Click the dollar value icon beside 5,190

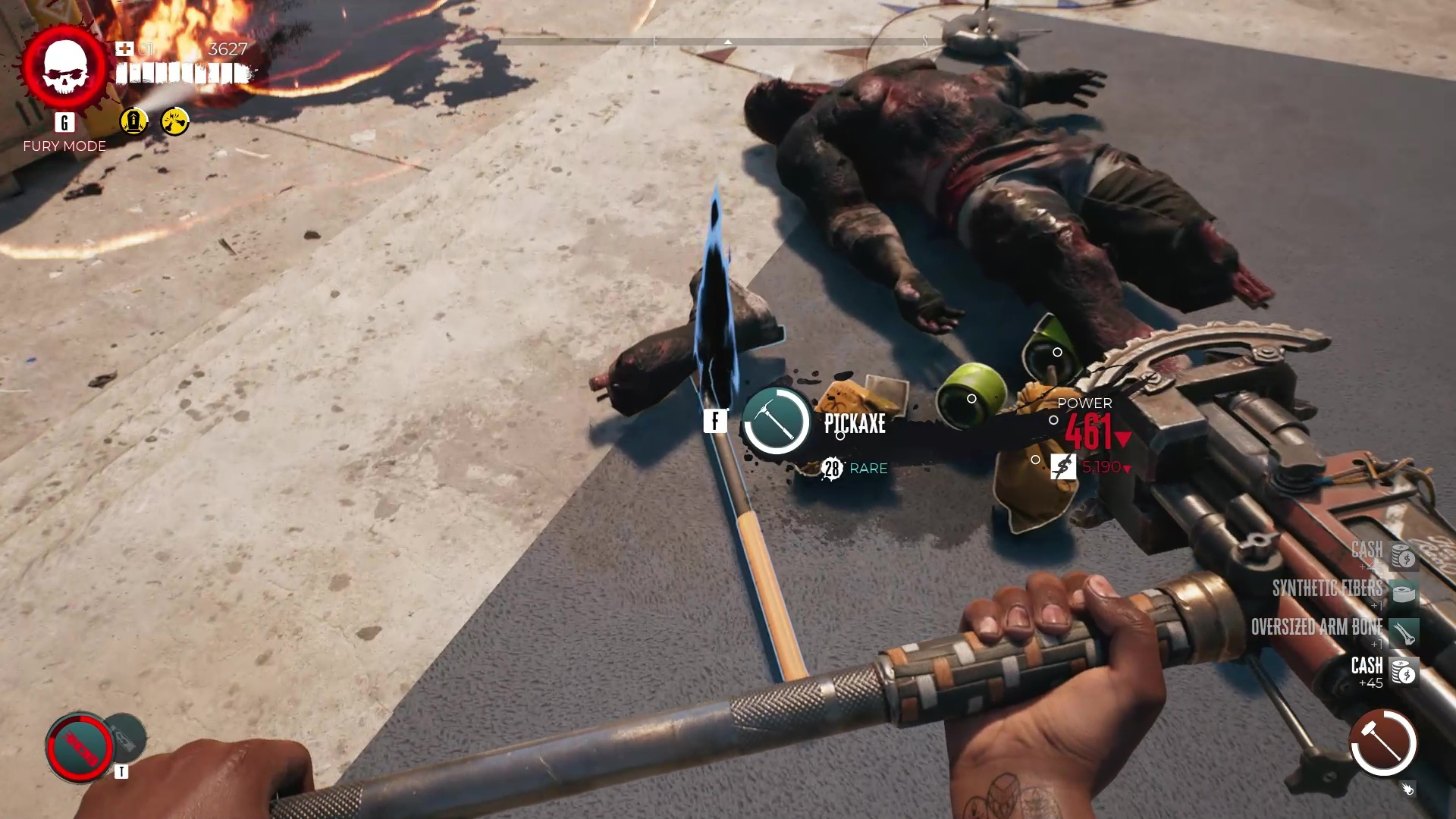point(1062,467)
